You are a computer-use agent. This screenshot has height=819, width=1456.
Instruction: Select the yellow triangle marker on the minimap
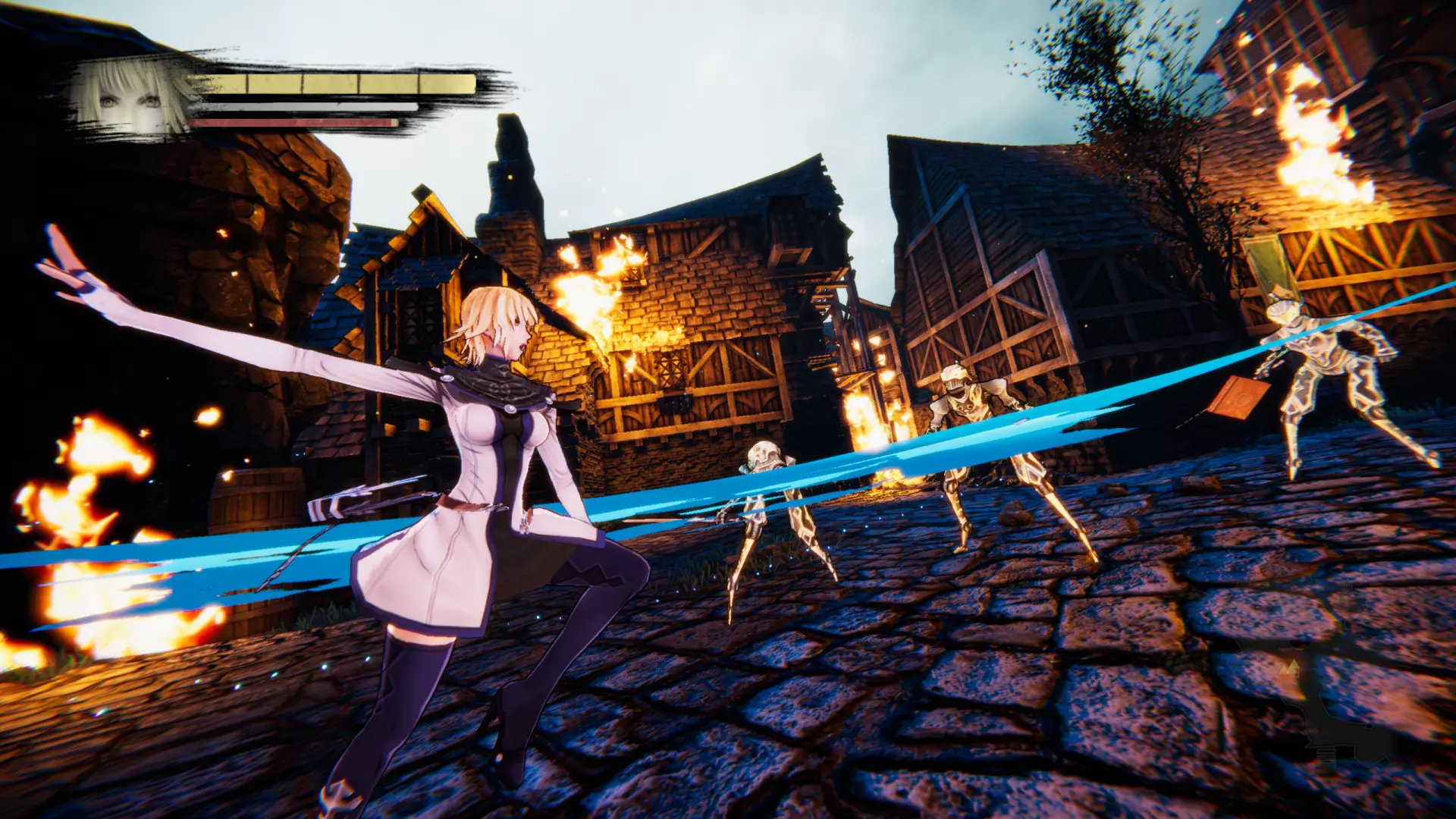tap(1294, 666)
